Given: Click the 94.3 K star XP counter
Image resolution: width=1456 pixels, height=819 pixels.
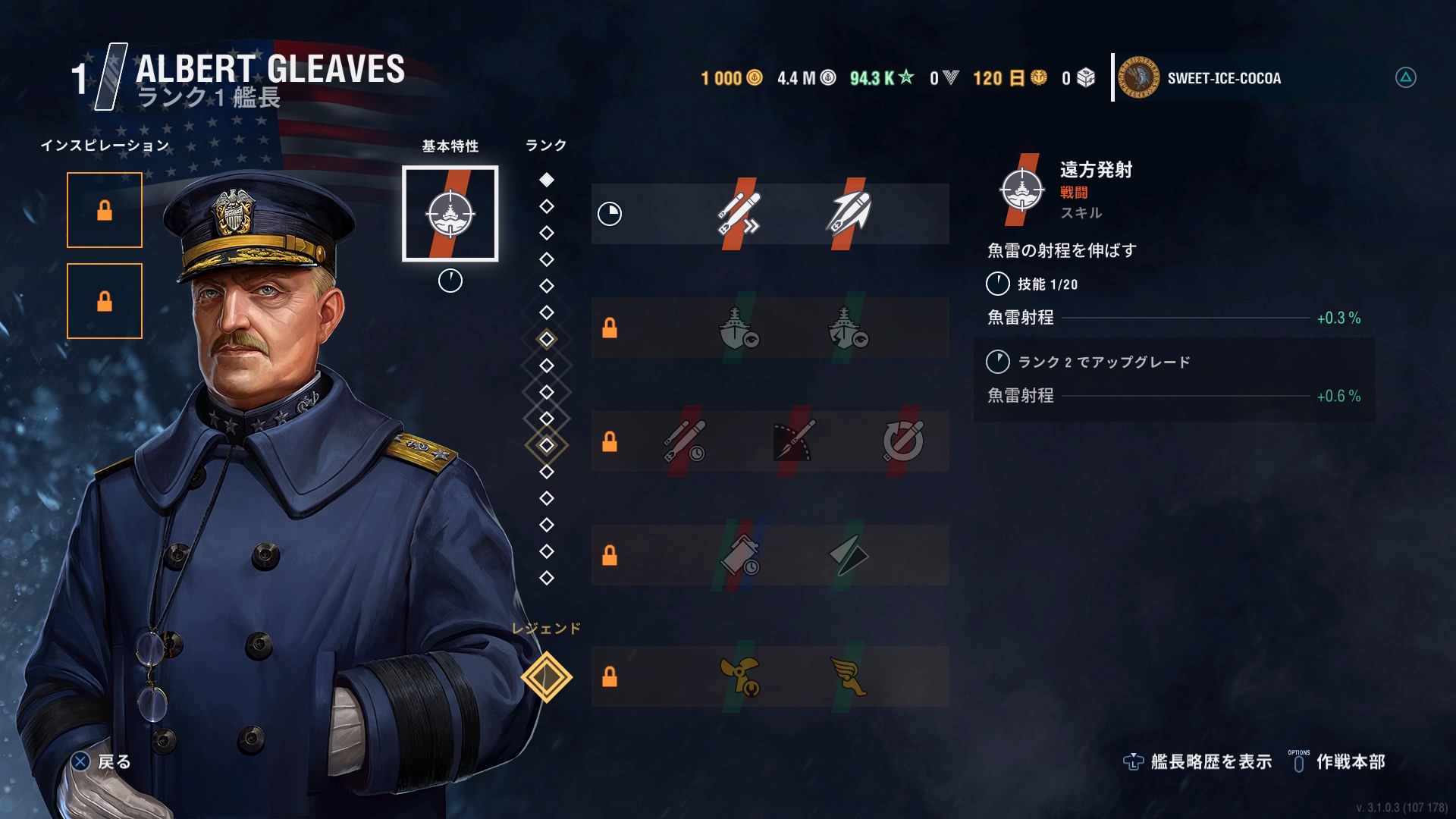Looking at the screenshot, I should pyautogui.click(x=881, y=78).
